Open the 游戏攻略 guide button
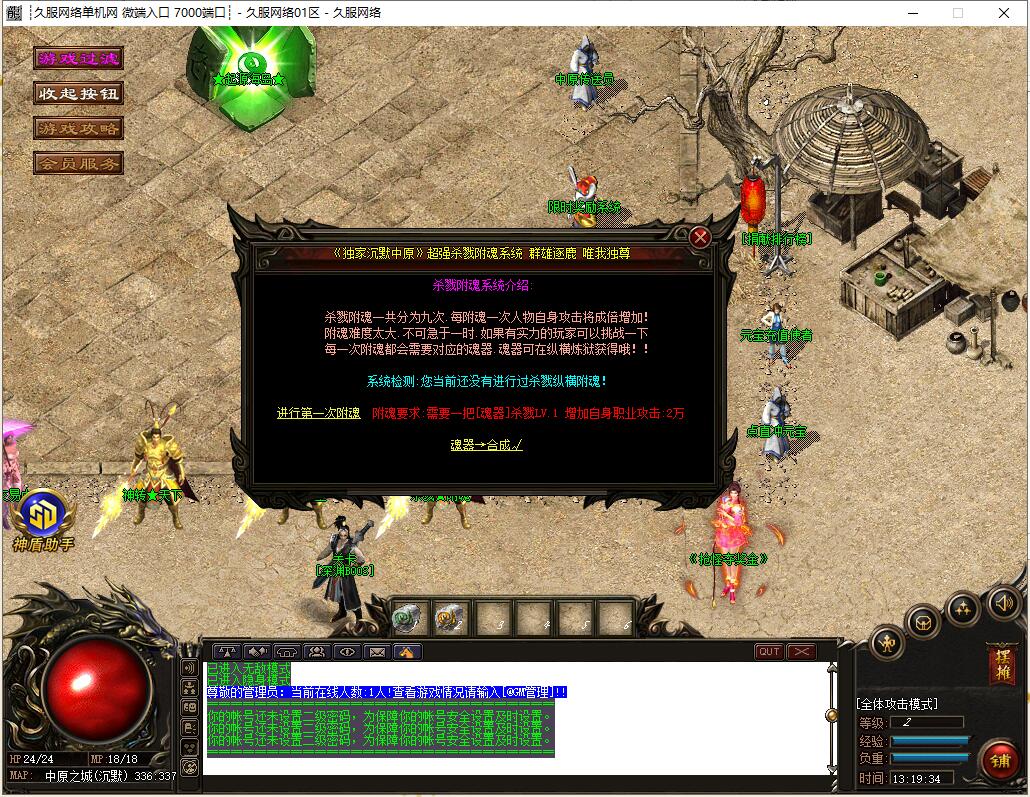 pos(78,128)
